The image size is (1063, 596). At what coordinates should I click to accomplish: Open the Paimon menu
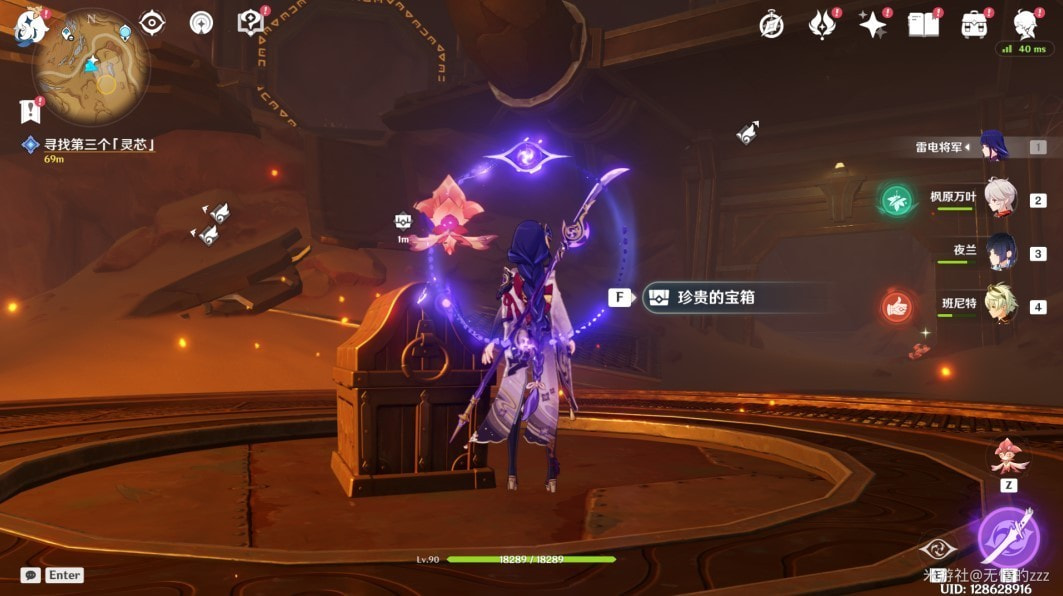click(27, 27)
